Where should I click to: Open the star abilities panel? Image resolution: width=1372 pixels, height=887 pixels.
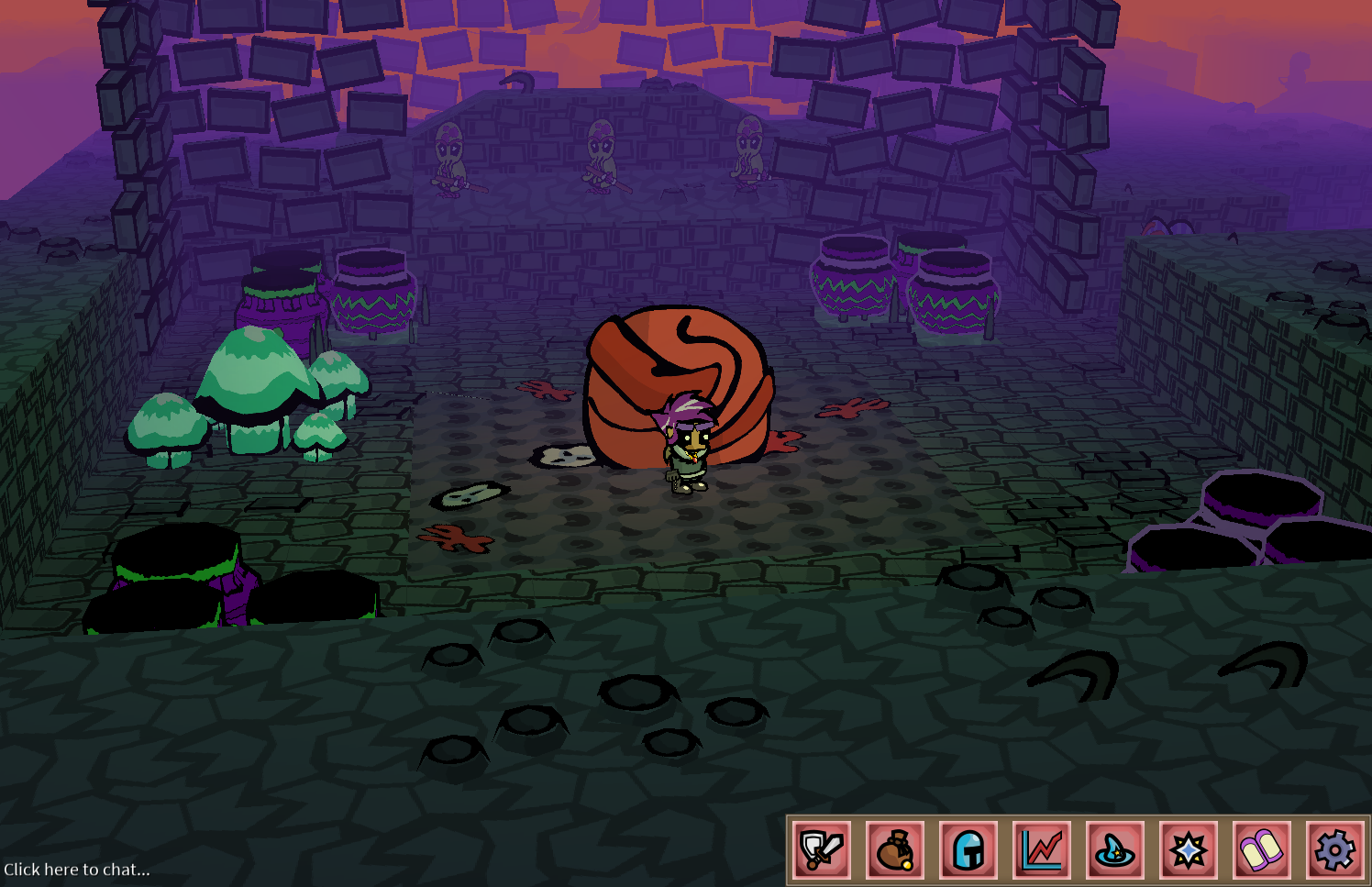click(x=1189, y=848)
